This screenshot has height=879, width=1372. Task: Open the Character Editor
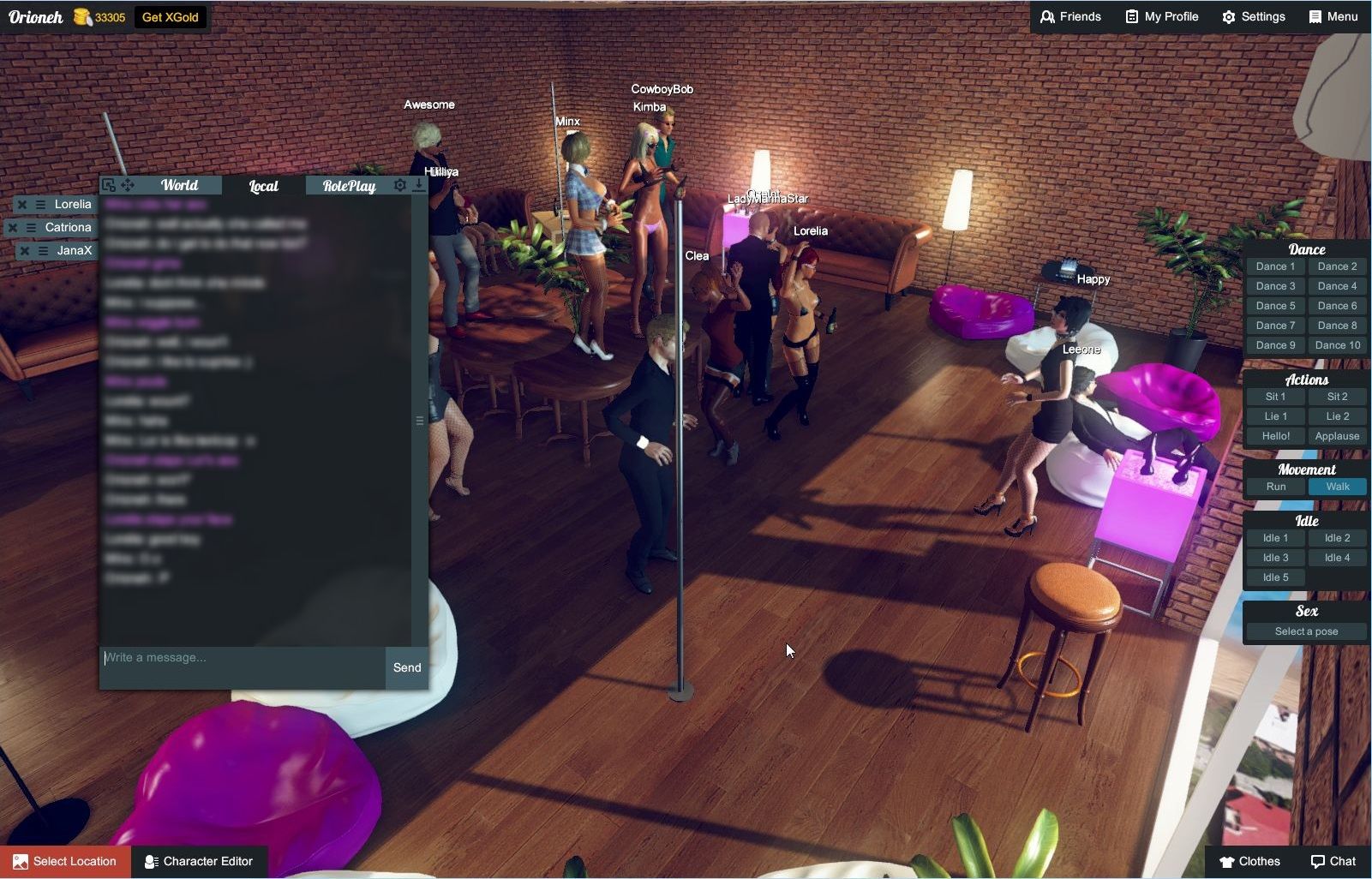click(200, 861)
